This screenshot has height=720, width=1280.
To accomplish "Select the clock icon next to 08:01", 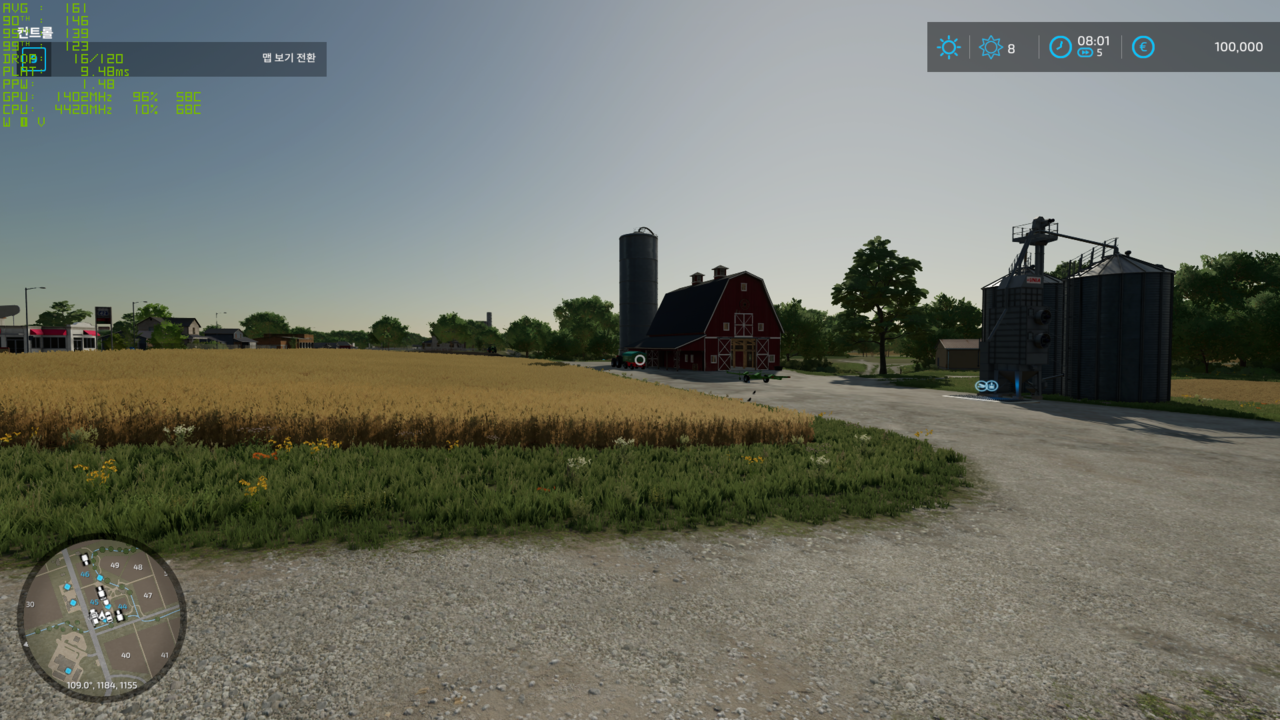I will [1060, 47].
